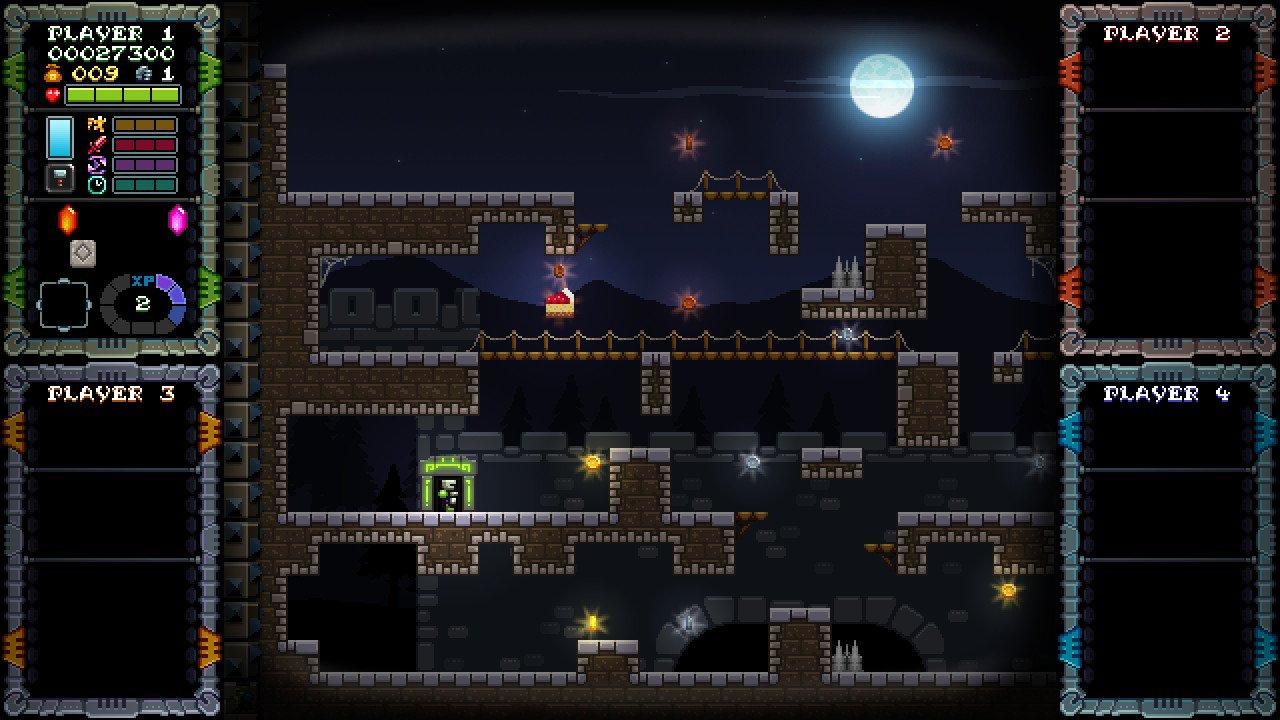
Task: Click the floppy disk save icon
Action: click(60, 177)
